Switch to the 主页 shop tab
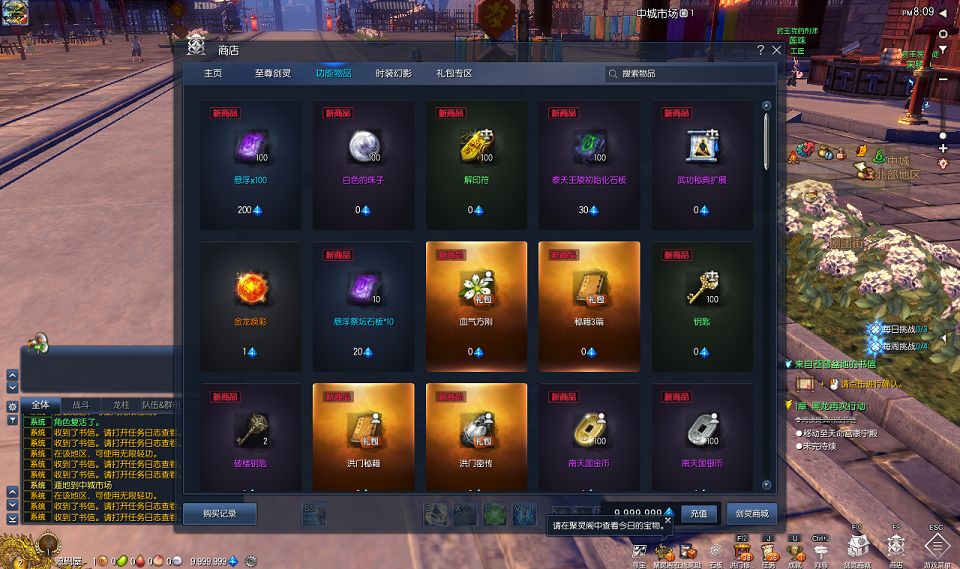Viewport: 960px width, 569px height. [213, 74]
